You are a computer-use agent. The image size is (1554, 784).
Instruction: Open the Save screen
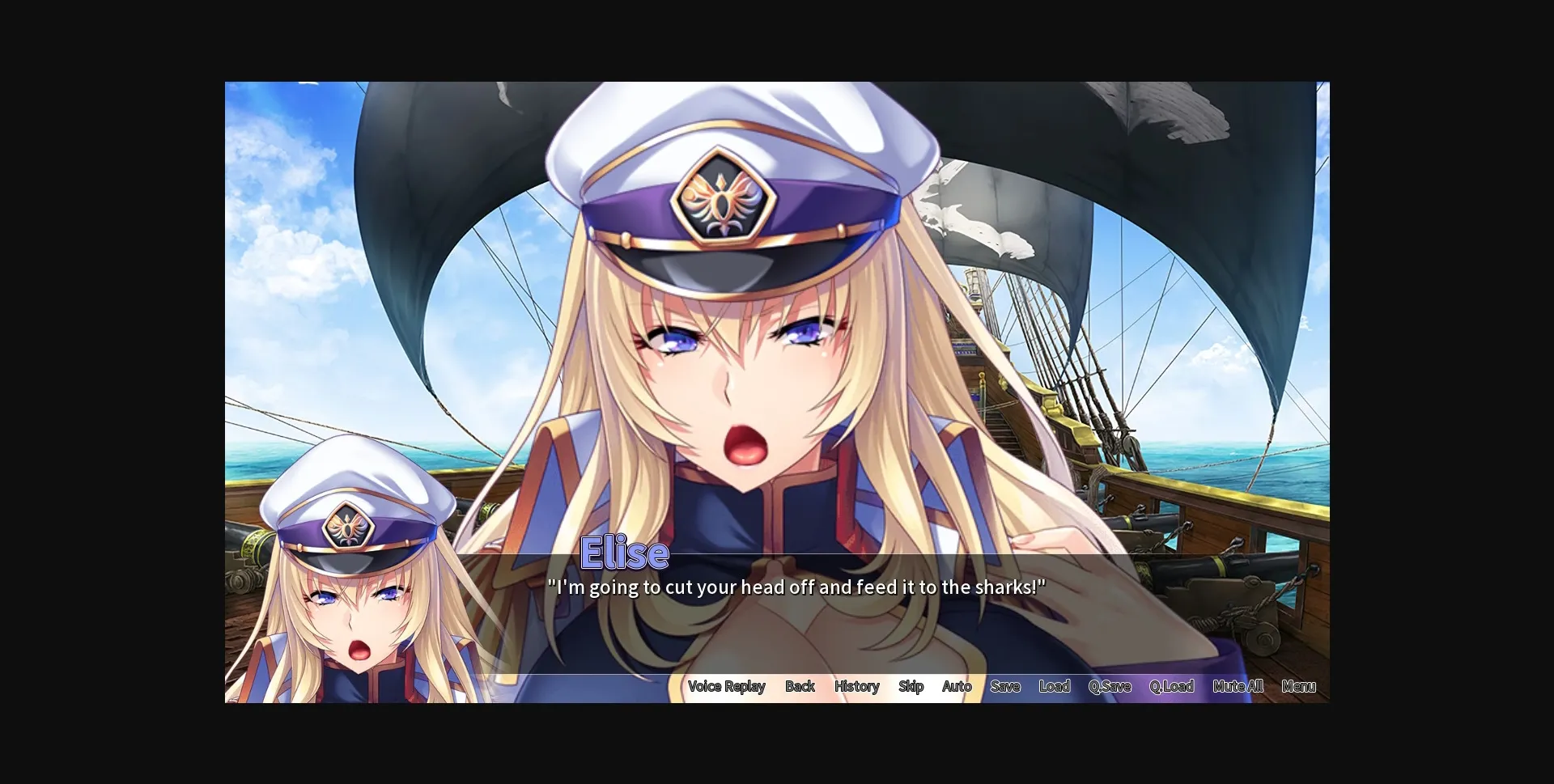(1004, 686)
